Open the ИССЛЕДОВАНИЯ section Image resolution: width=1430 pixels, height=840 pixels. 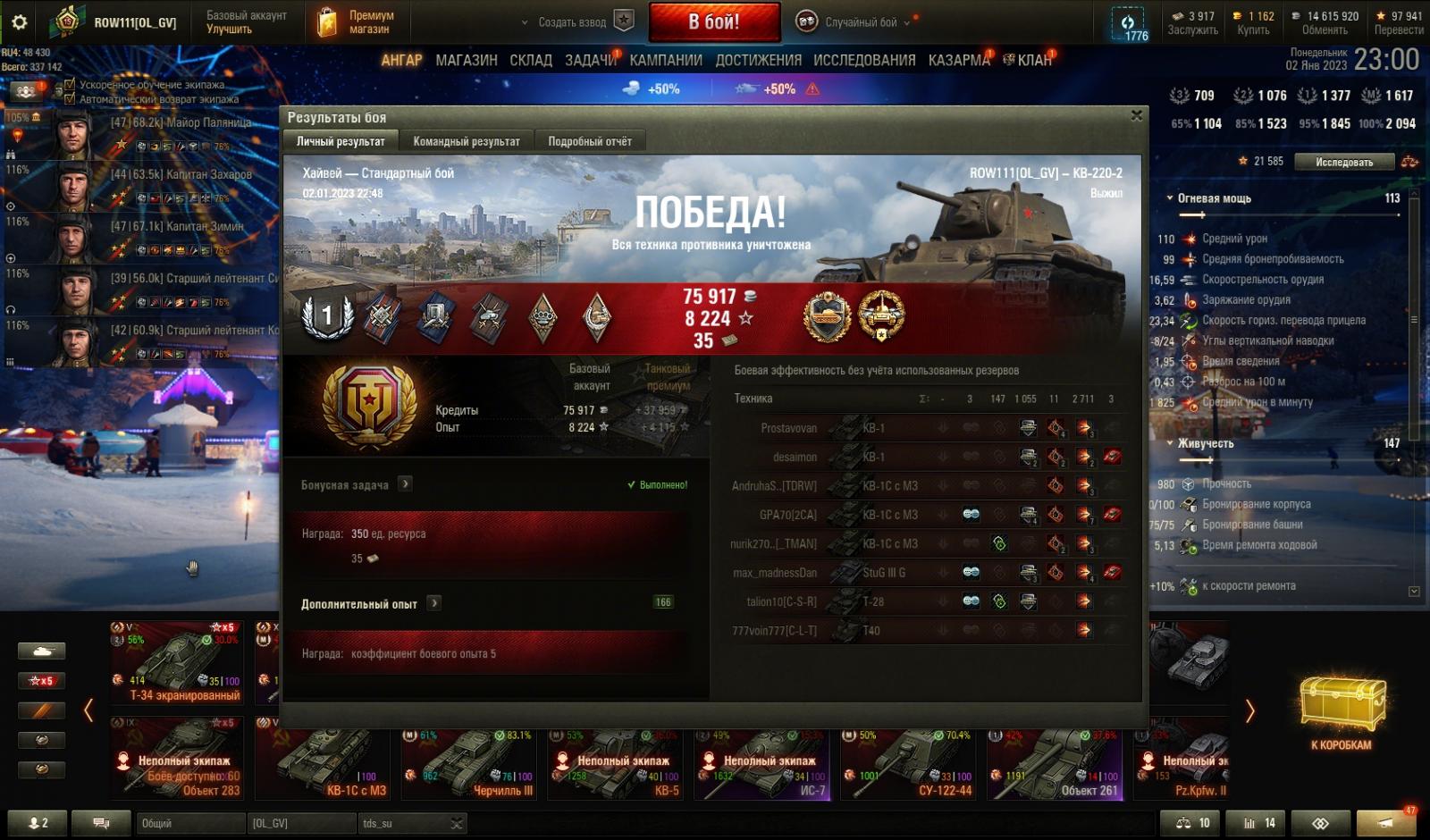coord(863,60)
